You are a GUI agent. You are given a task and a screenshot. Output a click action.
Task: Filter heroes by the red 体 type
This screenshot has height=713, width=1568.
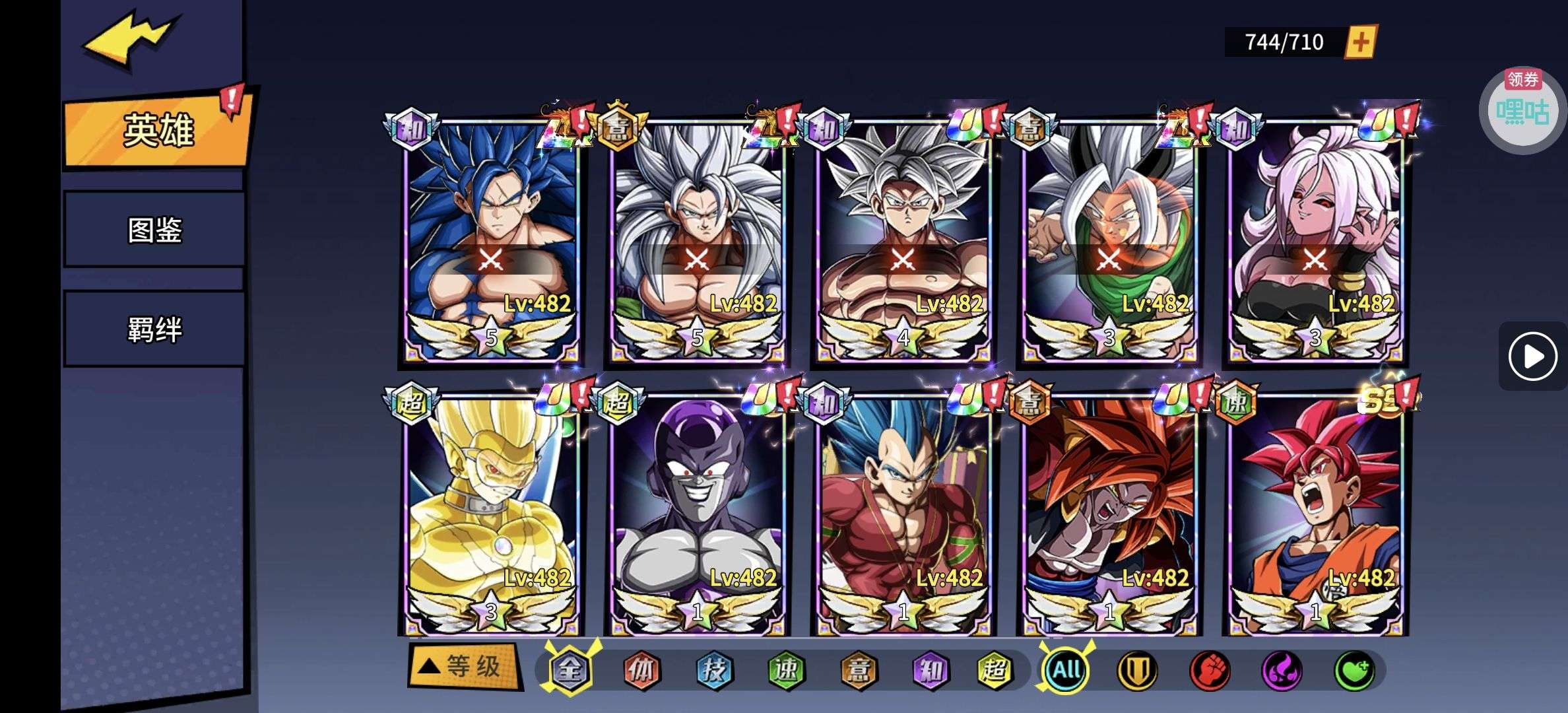tap(641, 670)
